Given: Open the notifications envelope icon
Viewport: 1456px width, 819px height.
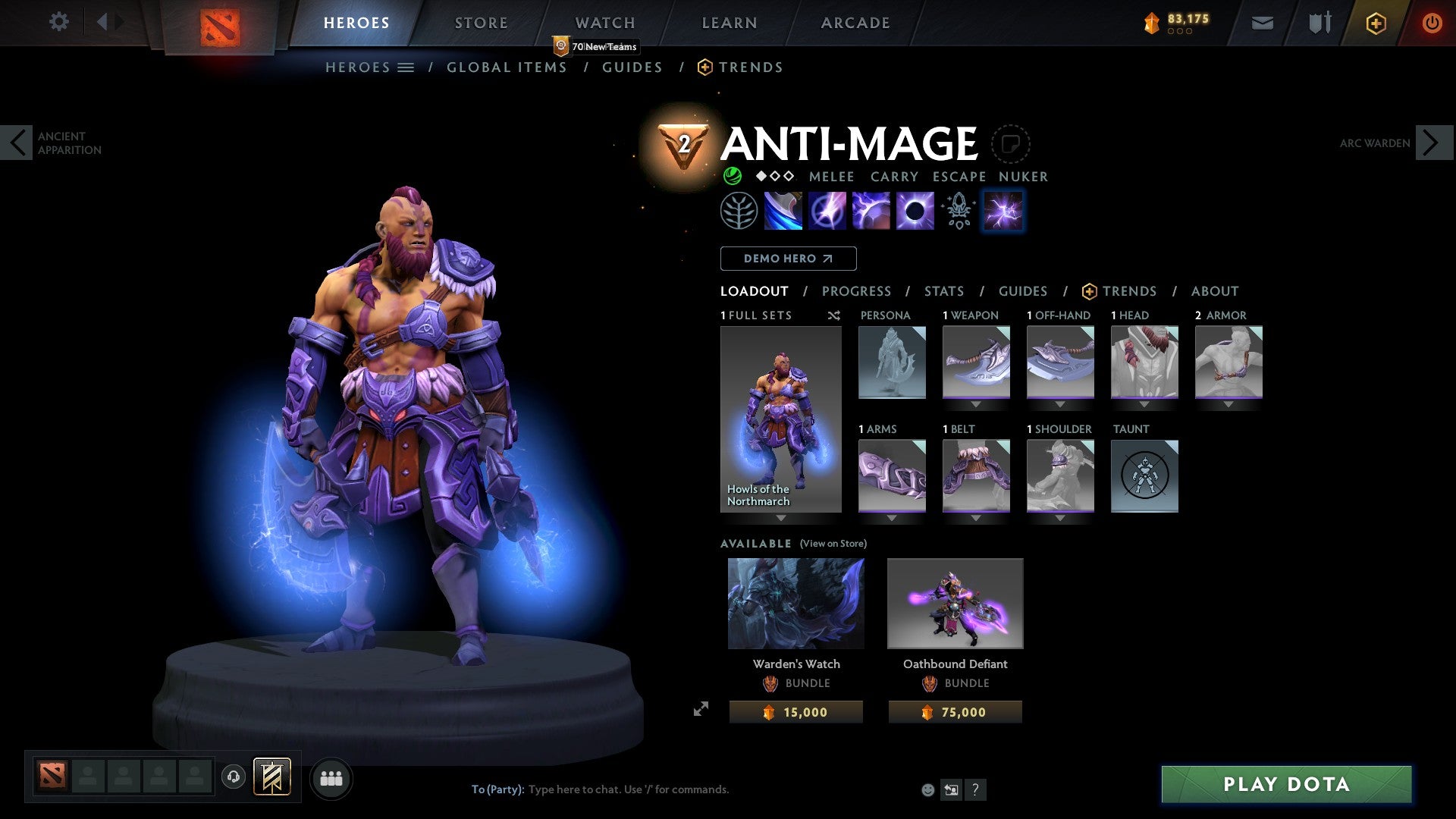Looking at the screenshot, I should [1262, 23].
